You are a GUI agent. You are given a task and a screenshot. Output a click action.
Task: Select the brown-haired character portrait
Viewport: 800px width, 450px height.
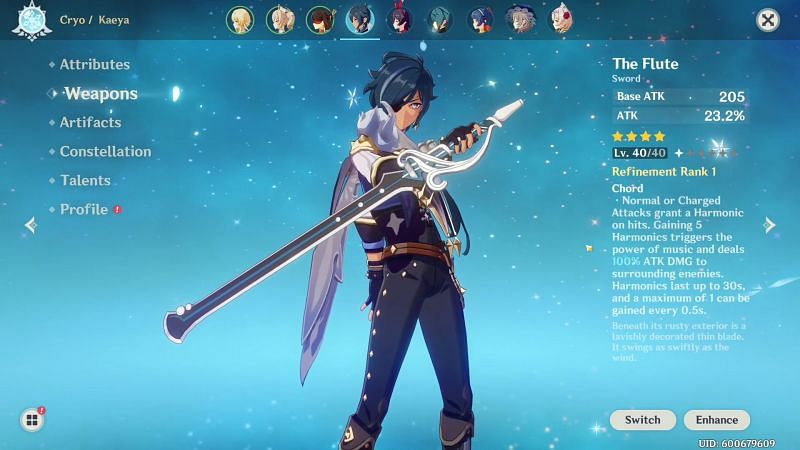tap(319, 19)
